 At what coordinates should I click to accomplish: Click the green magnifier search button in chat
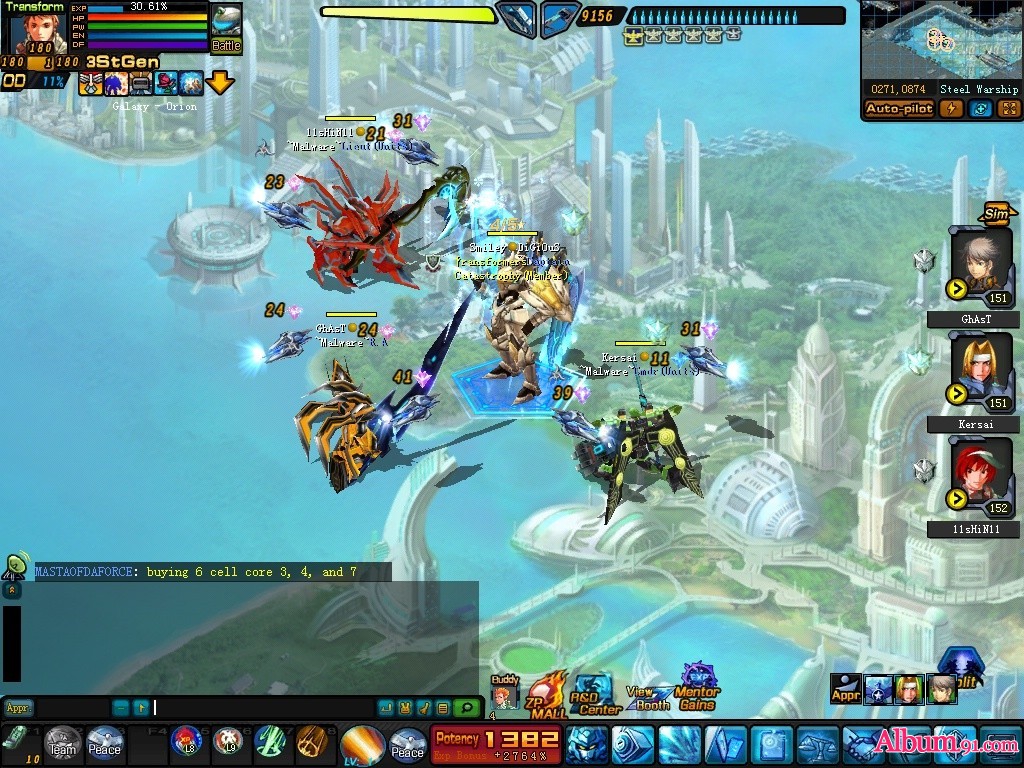tap(465, 708)
